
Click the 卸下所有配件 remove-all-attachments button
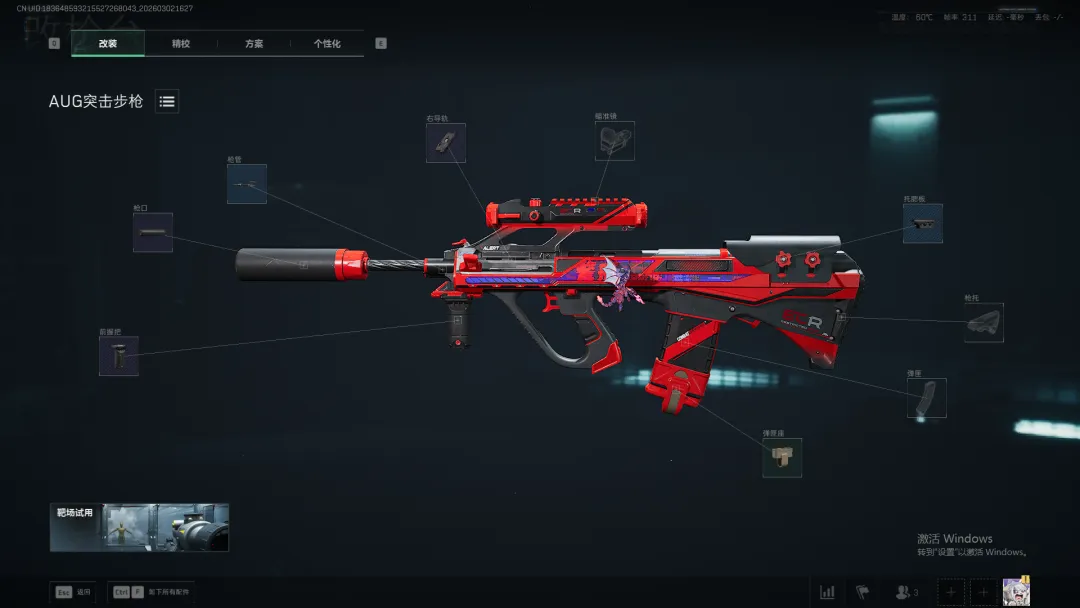point(152,592)
